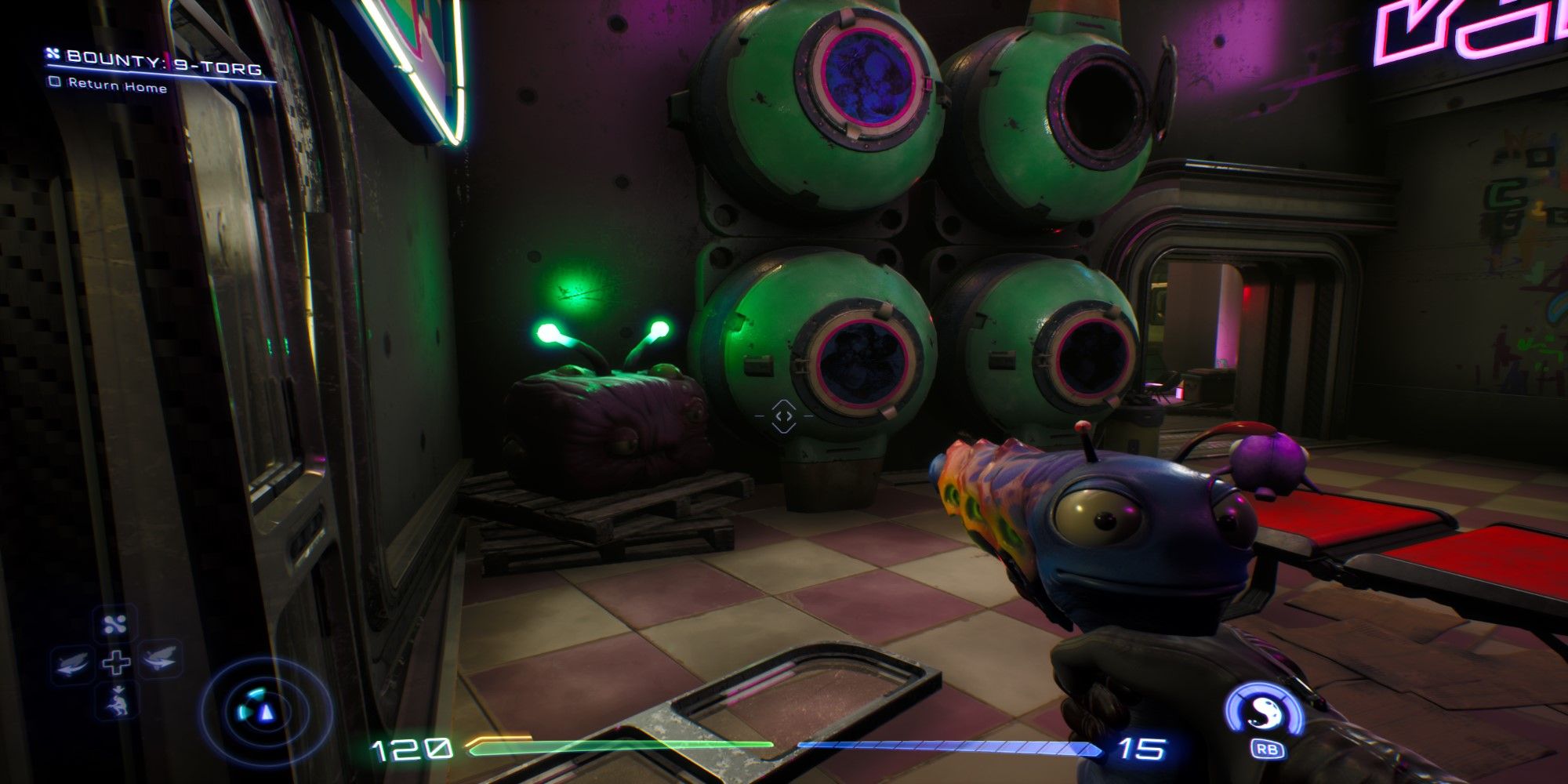
Task: Click the crouch-slide ability icon
Action: coord(117,699)
